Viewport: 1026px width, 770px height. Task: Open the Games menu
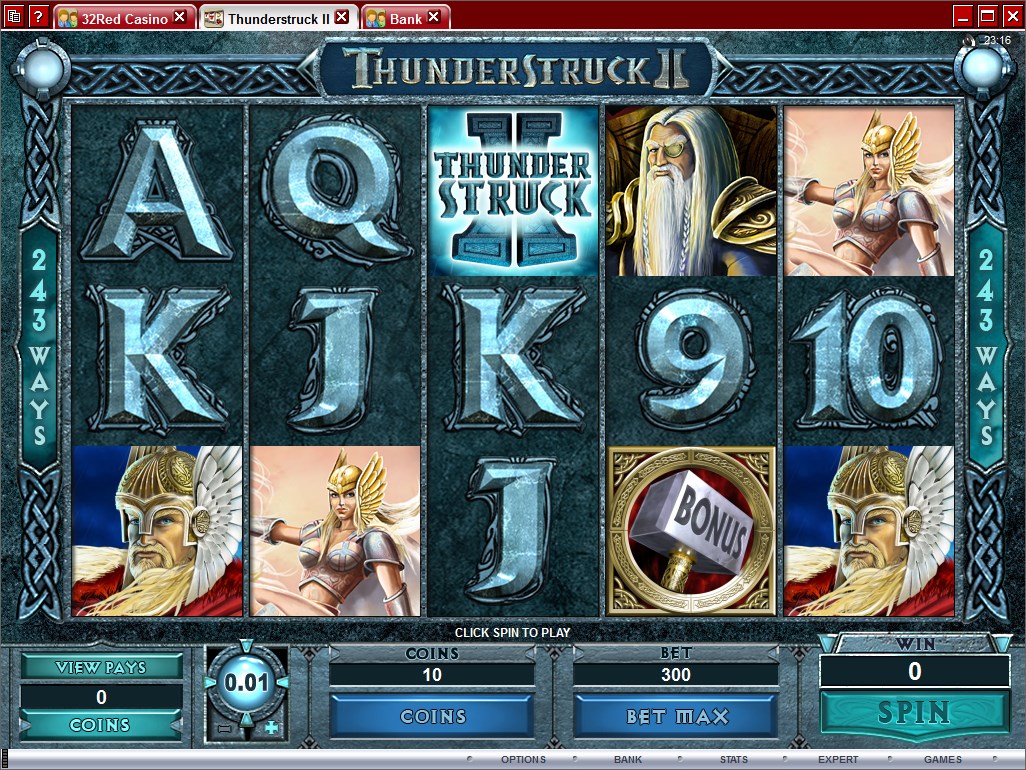[x=942, y=760]
